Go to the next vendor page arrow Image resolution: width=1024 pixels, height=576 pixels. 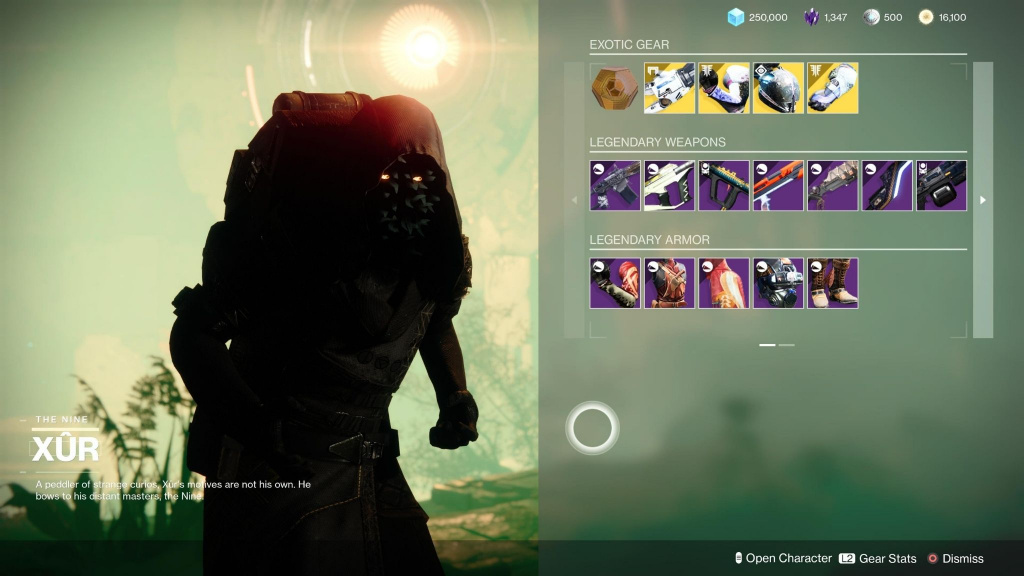click(983, 200)
